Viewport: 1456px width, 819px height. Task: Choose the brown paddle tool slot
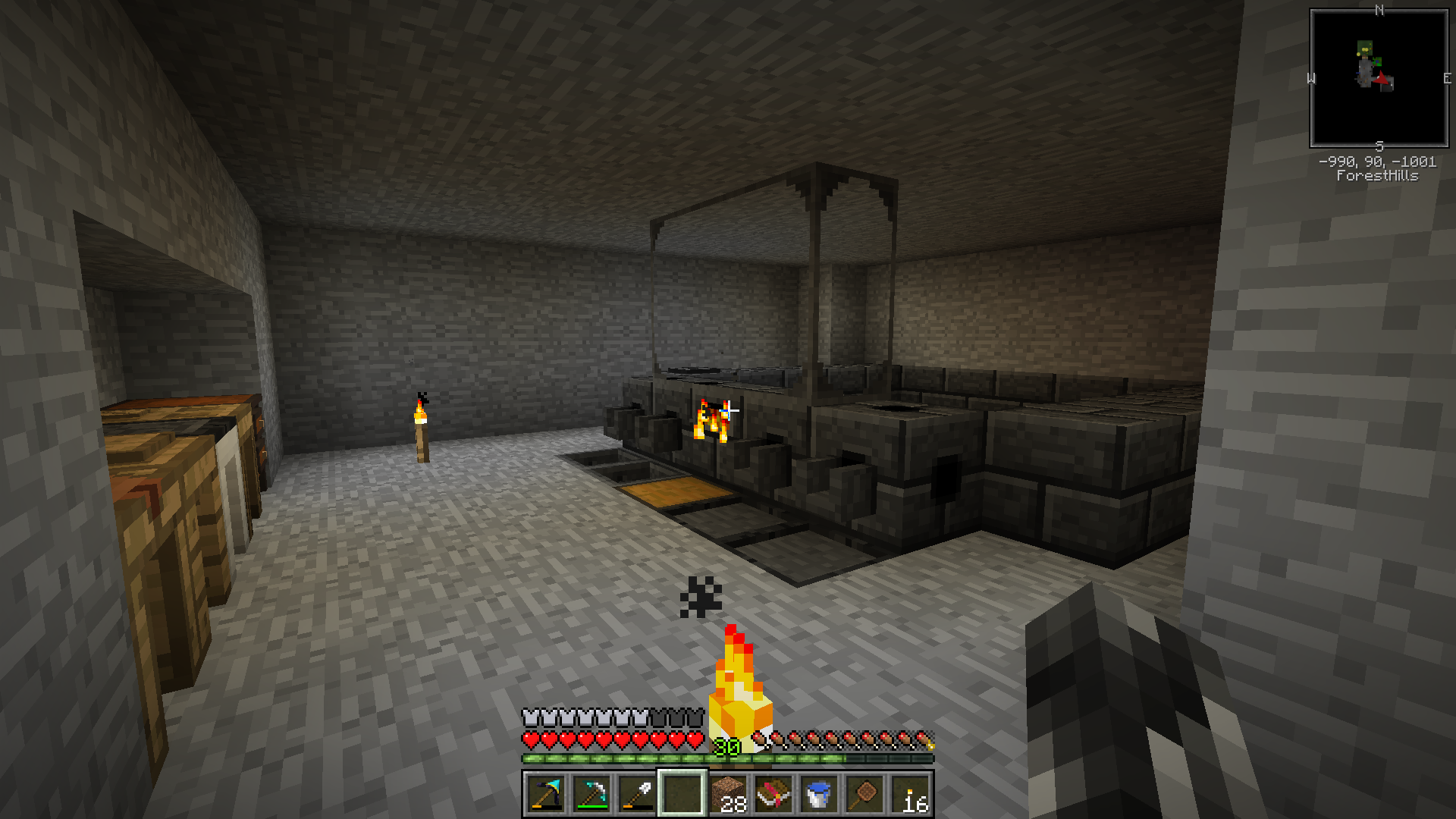864,794
